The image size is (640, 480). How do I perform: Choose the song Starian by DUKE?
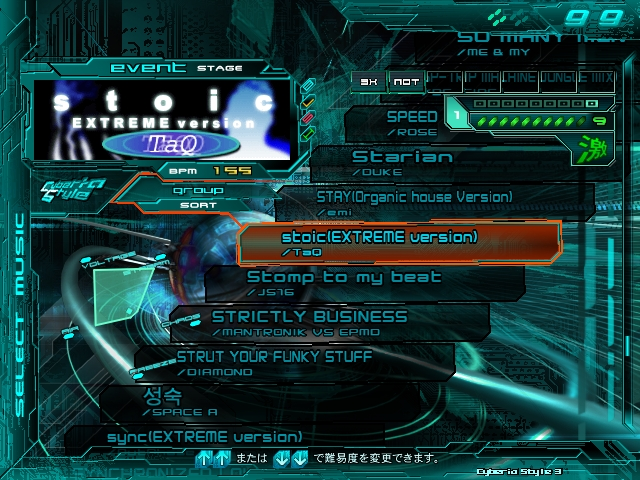coord(402,162)
